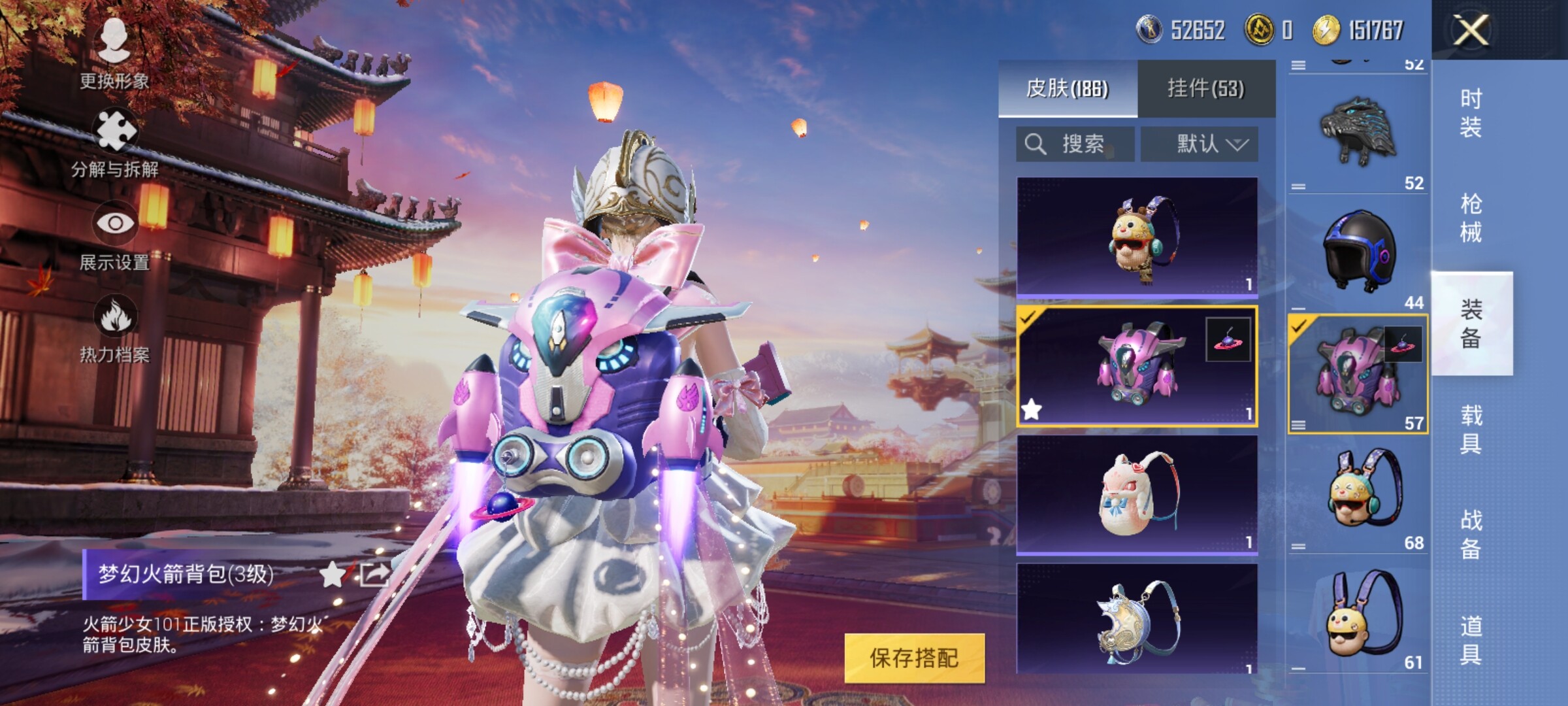Image resolution: width=1568 pixels, height=706 pixels.
Task: Open the 载具 vehicles category
Action: (1471, 429)
